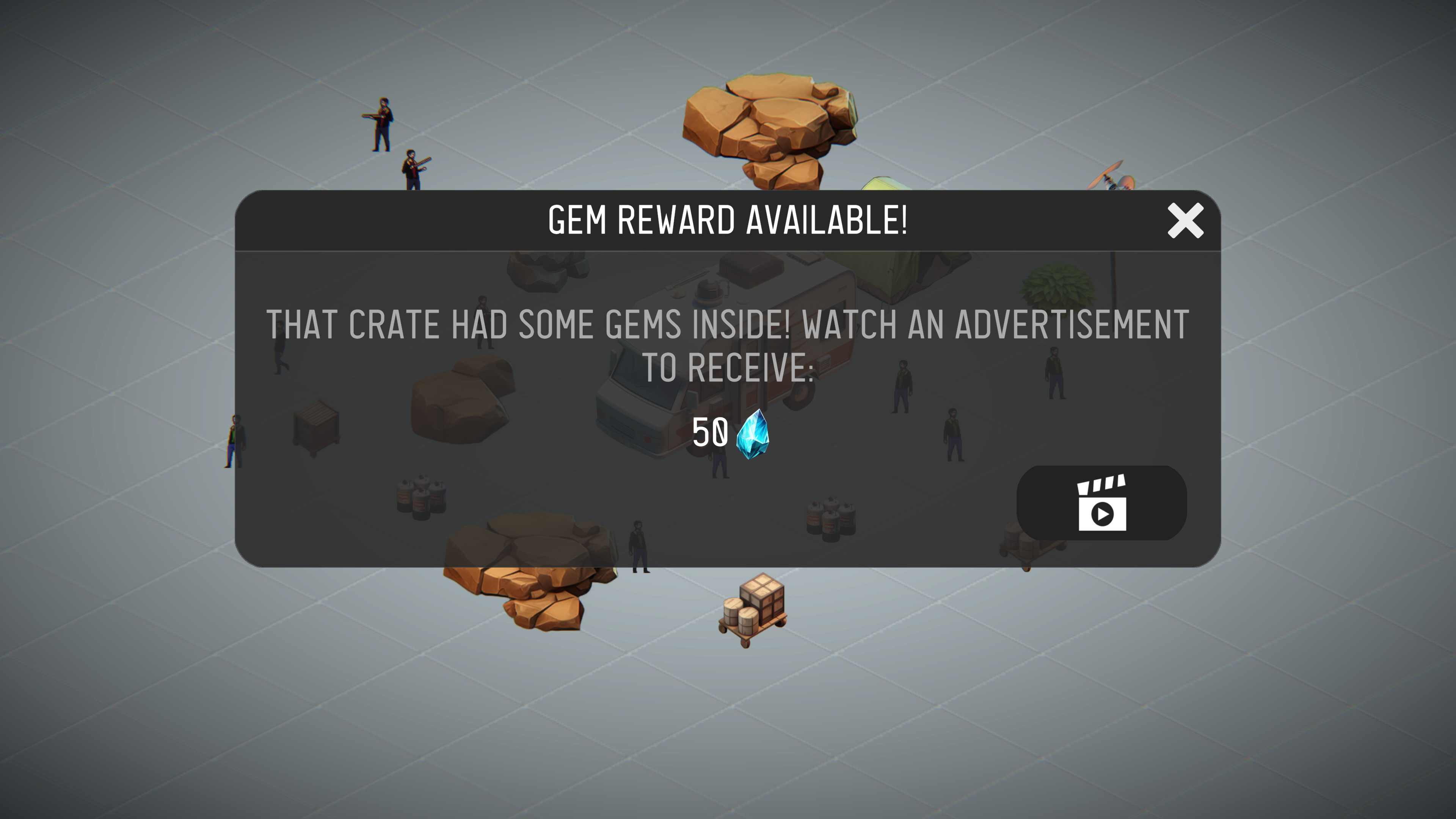The height and width of the screenshot is (819, 1456).
Task: Click the large rock formation at top
Action: (769, 130)
